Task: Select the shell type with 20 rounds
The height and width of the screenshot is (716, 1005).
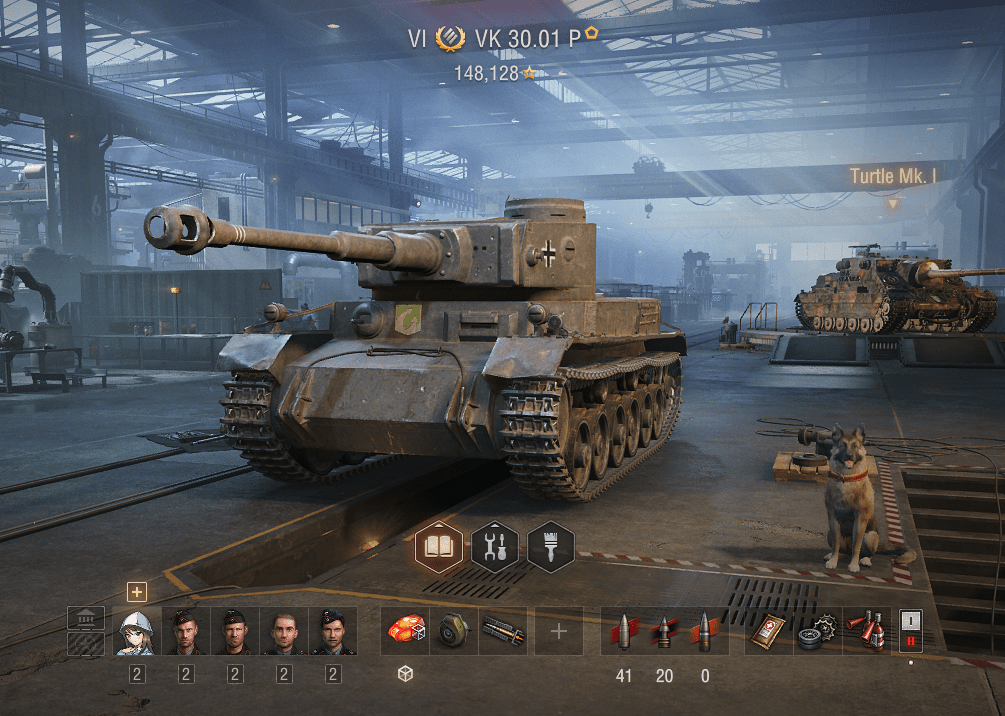Action: click(x=664, y=631)
